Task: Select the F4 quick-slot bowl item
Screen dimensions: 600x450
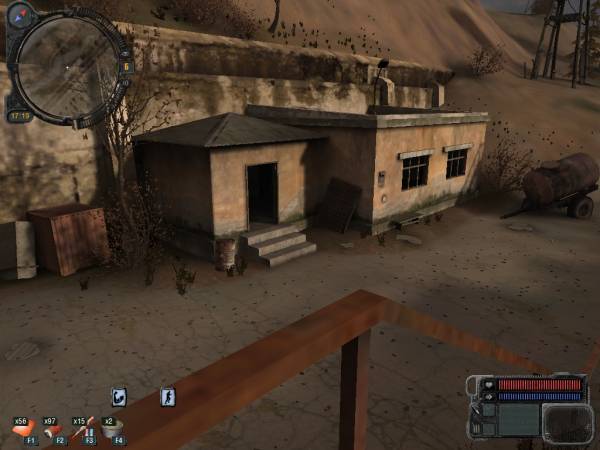Action: (x=113, y=430)
